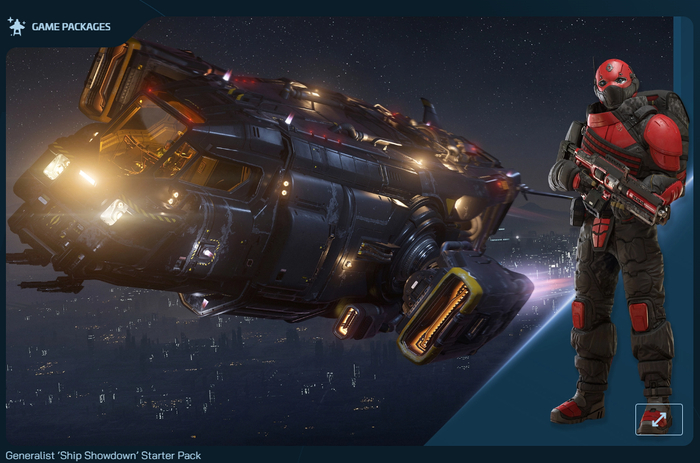Expand the package image to fullscreen
The image size is (700, 463).
point(658,419)
